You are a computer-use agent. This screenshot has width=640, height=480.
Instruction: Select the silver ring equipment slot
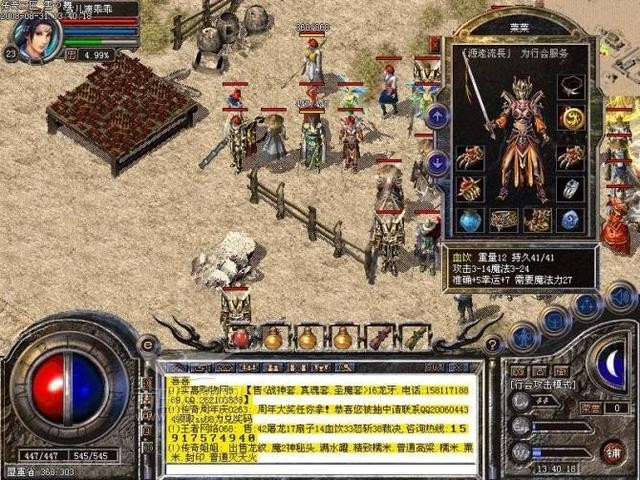pos(571,187)
